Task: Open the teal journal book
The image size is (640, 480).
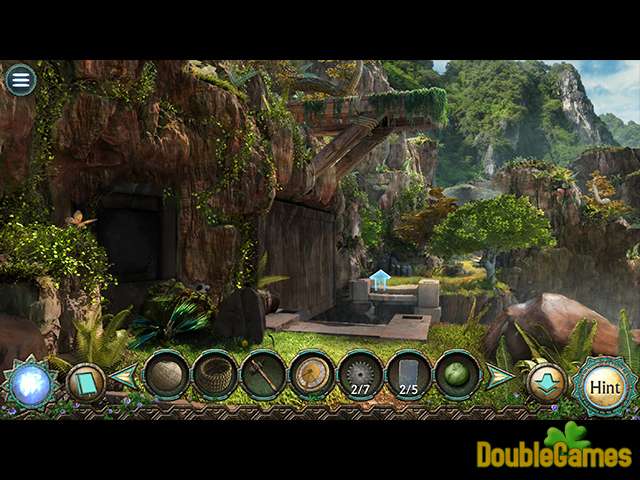Action: click(84, 382)
